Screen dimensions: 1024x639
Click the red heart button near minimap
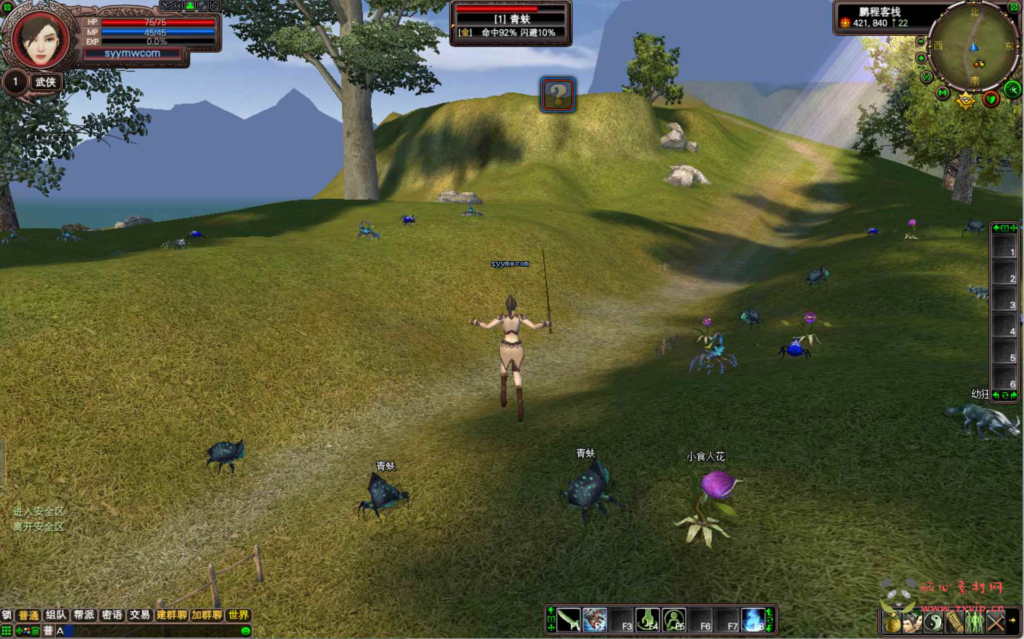pos(990,98)
